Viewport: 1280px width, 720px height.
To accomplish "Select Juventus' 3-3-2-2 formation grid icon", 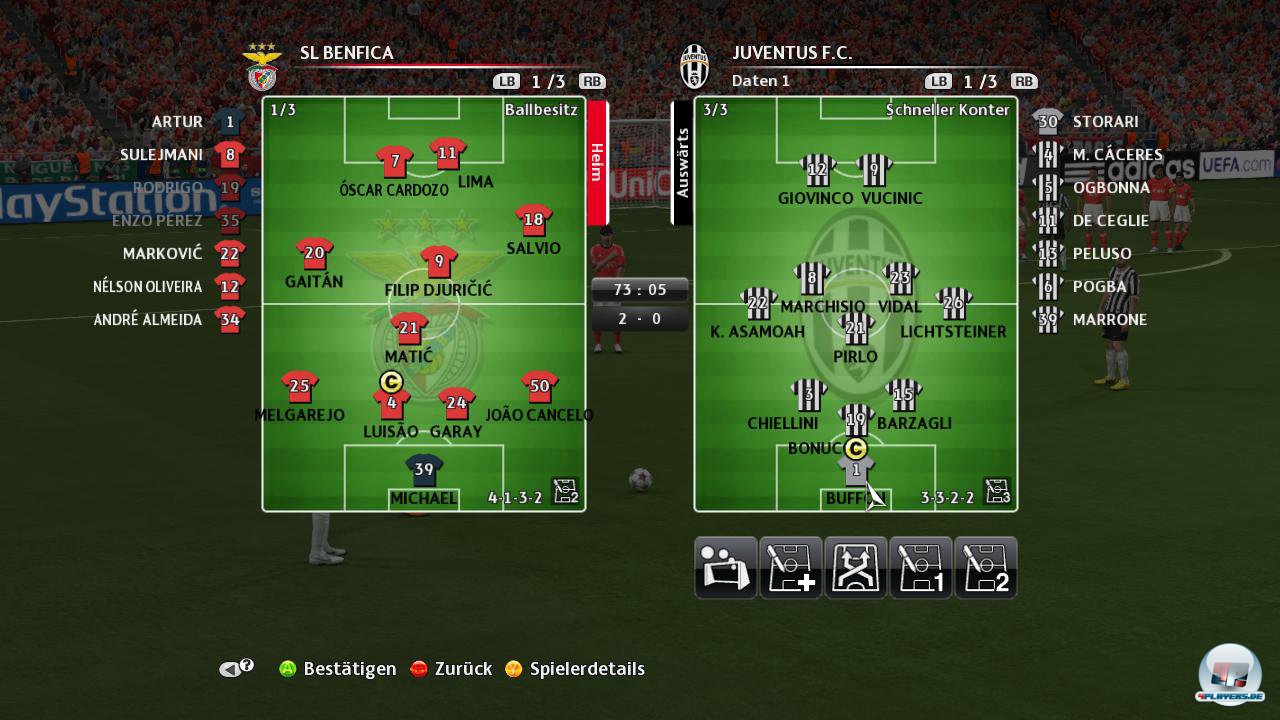I will click(996, 491).
